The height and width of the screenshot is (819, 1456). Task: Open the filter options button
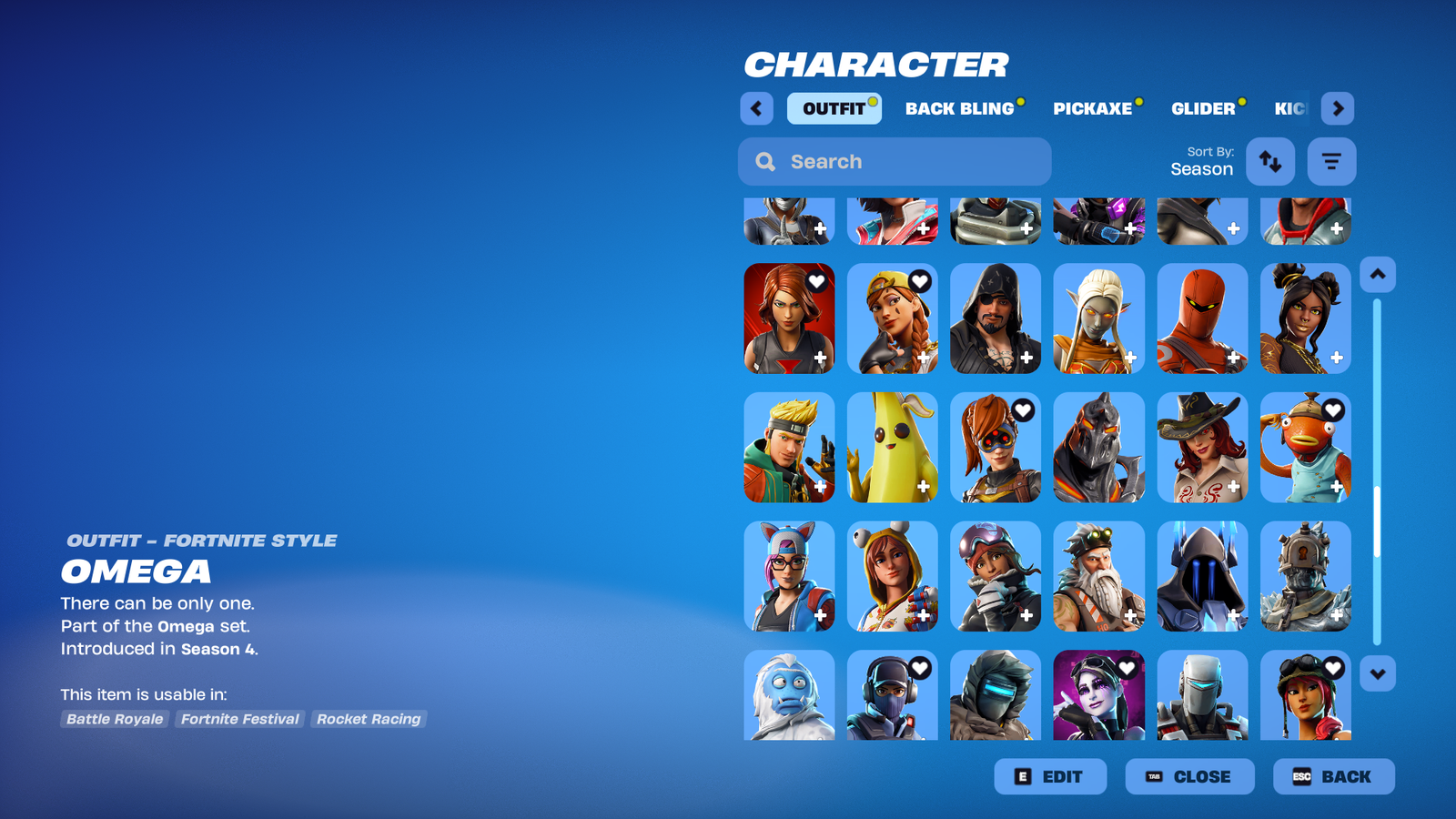coord(1331,161)
